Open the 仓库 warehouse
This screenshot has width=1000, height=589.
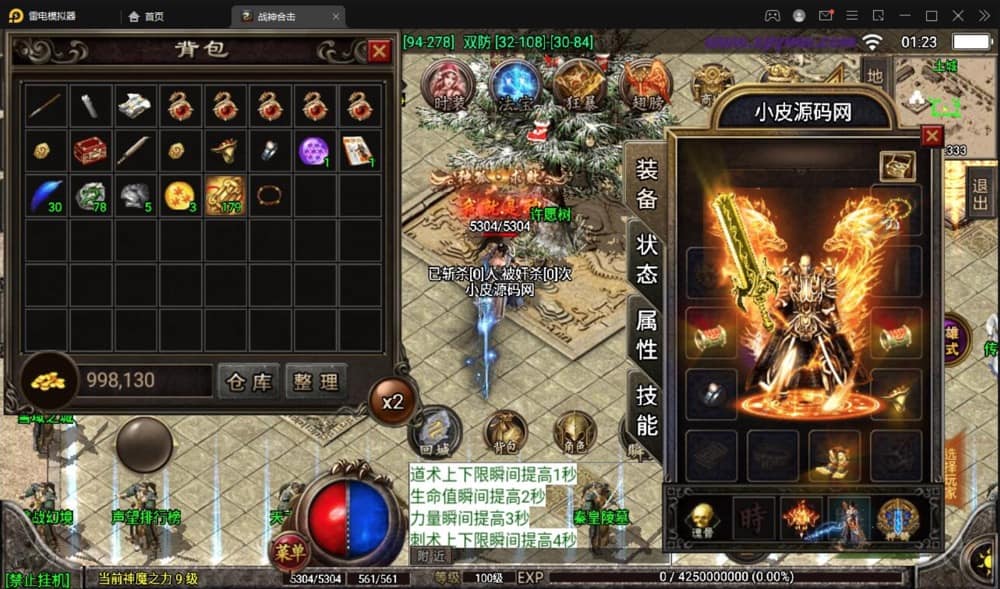248,381
